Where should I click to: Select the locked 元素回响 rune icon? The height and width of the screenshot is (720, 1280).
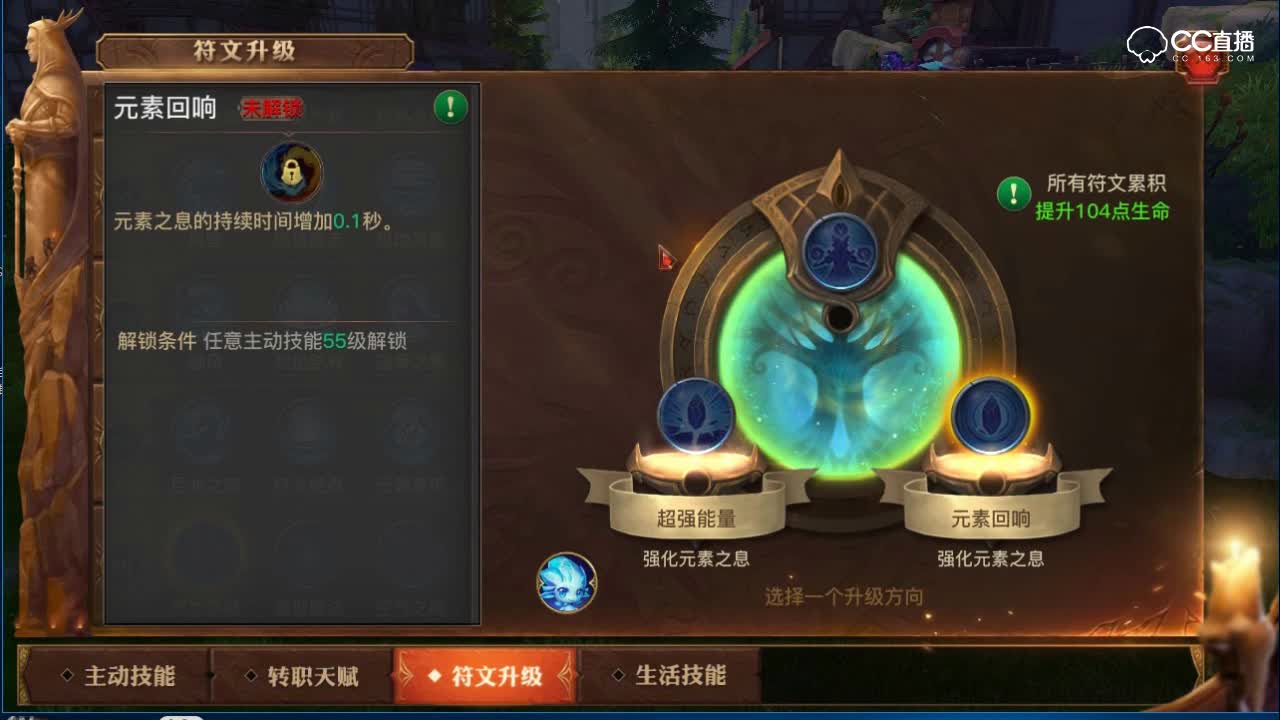pos(290,173)
